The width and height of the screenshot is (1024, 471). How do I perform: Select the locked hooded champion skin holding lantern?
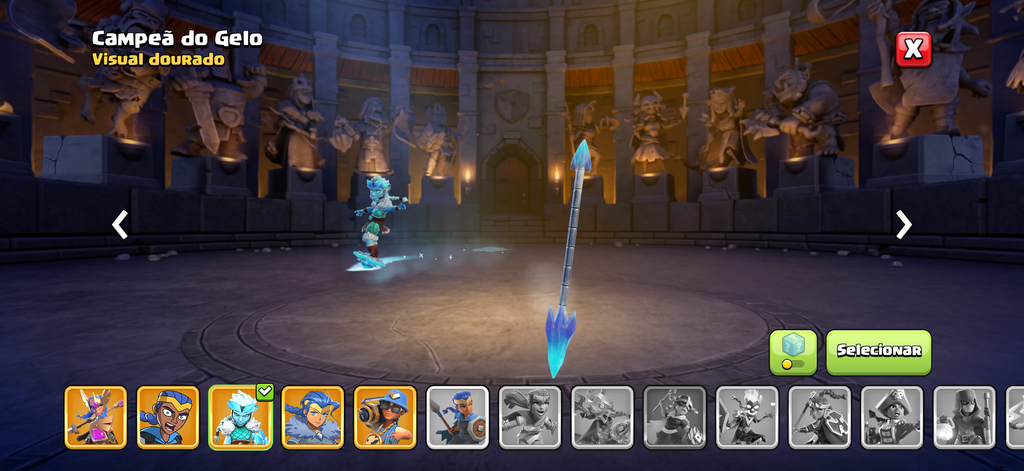tap(964, 417)
